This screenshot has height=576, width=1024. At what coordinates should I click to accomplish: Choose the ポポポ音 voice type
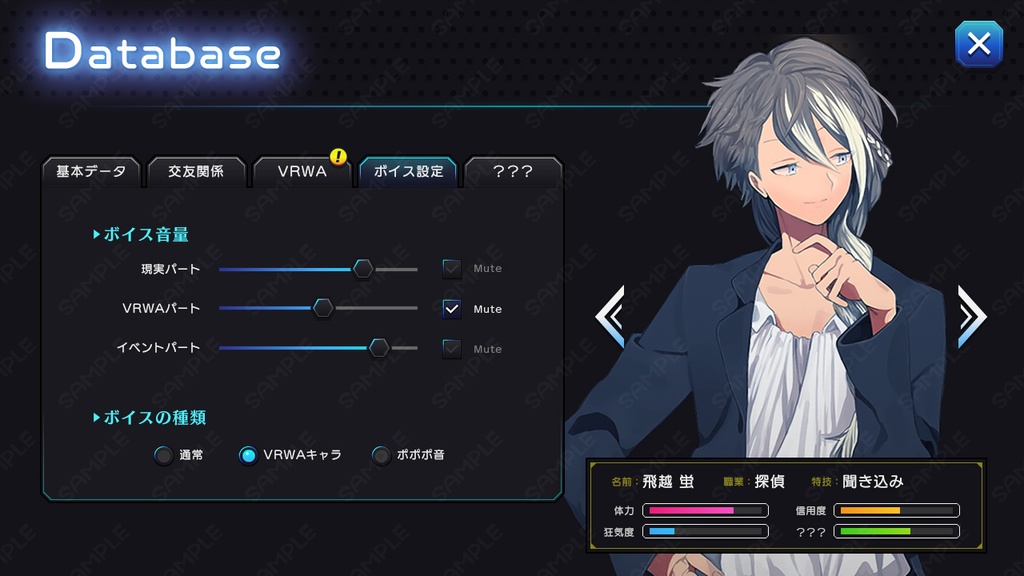pos(381,456)
